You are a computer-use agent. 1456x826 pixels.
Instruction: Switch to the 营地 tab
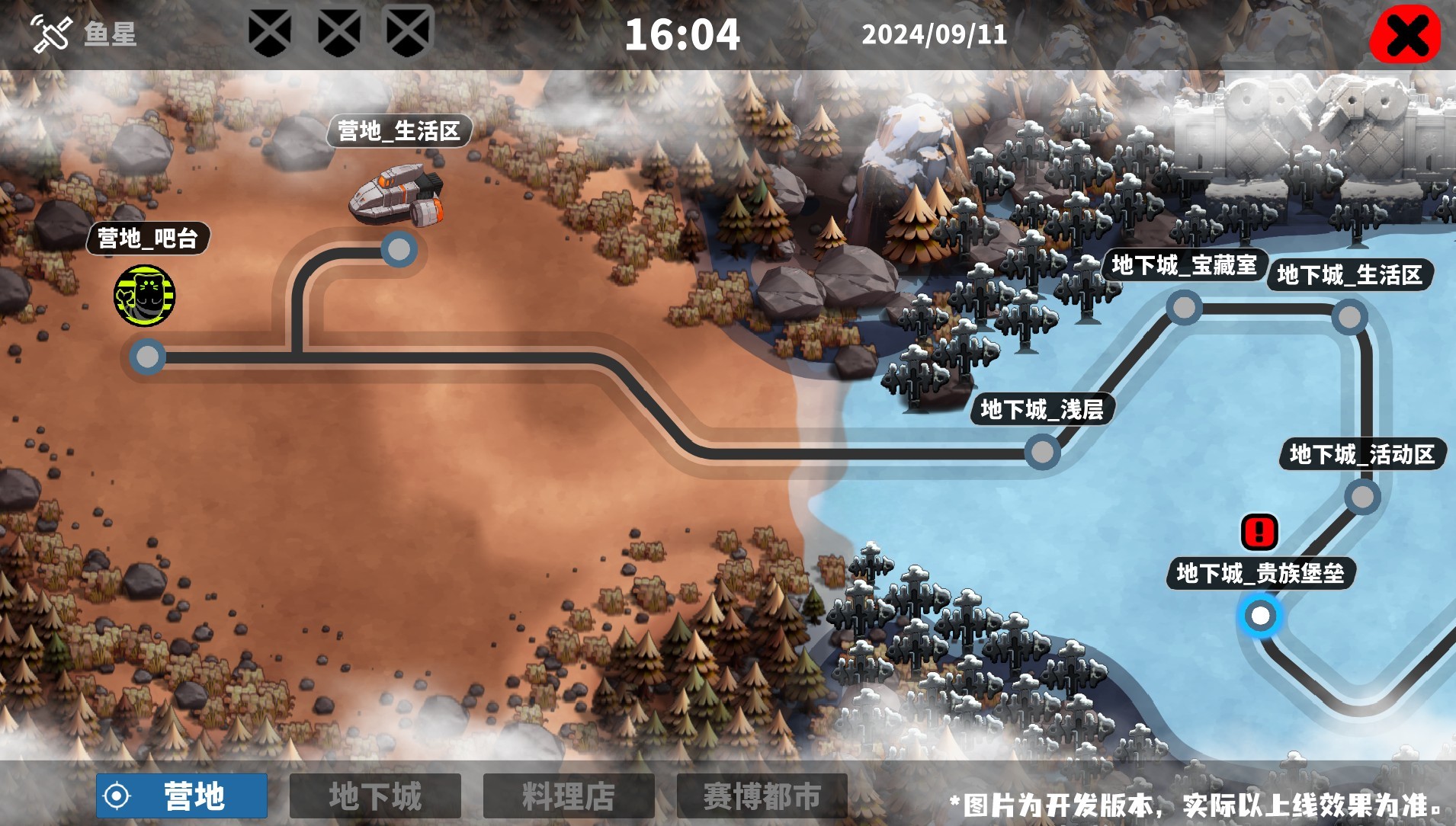pyautogui.click(x=181, y=796)
